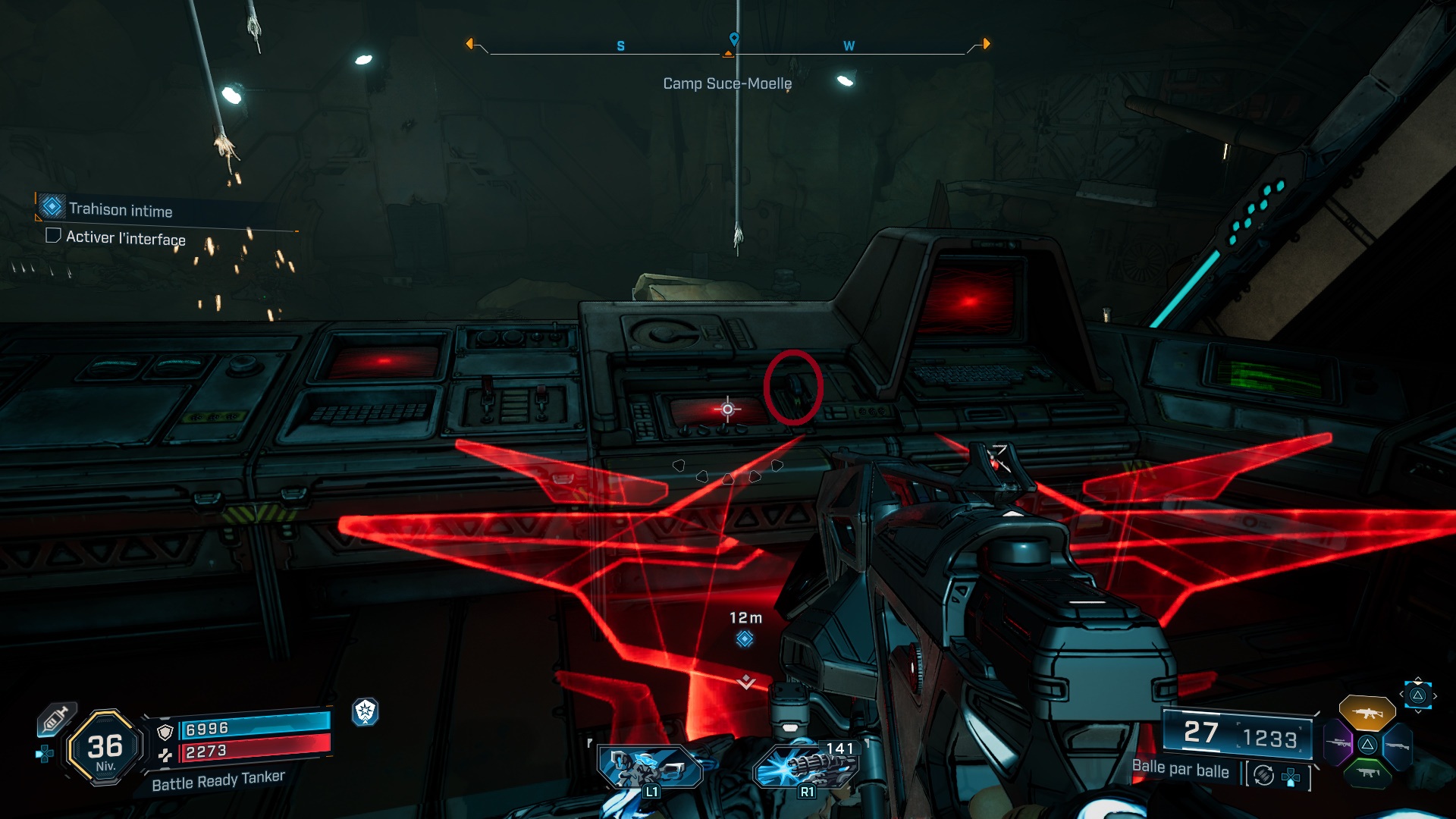Activate the soldier action skill icon
The width and height of the screenshot is (1456, 819).
649,767
